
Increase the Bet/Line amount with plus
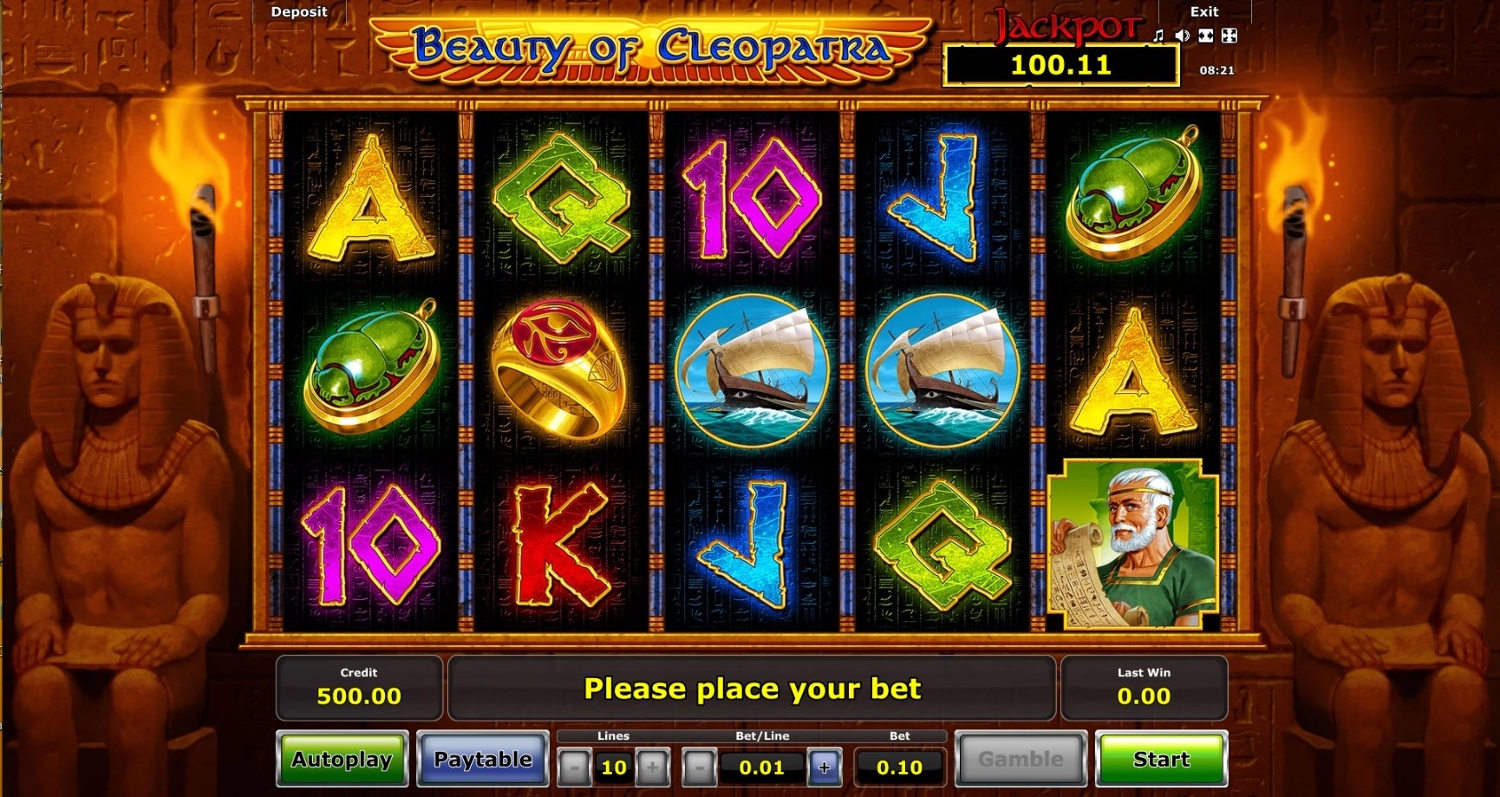[x=824, y=768]
